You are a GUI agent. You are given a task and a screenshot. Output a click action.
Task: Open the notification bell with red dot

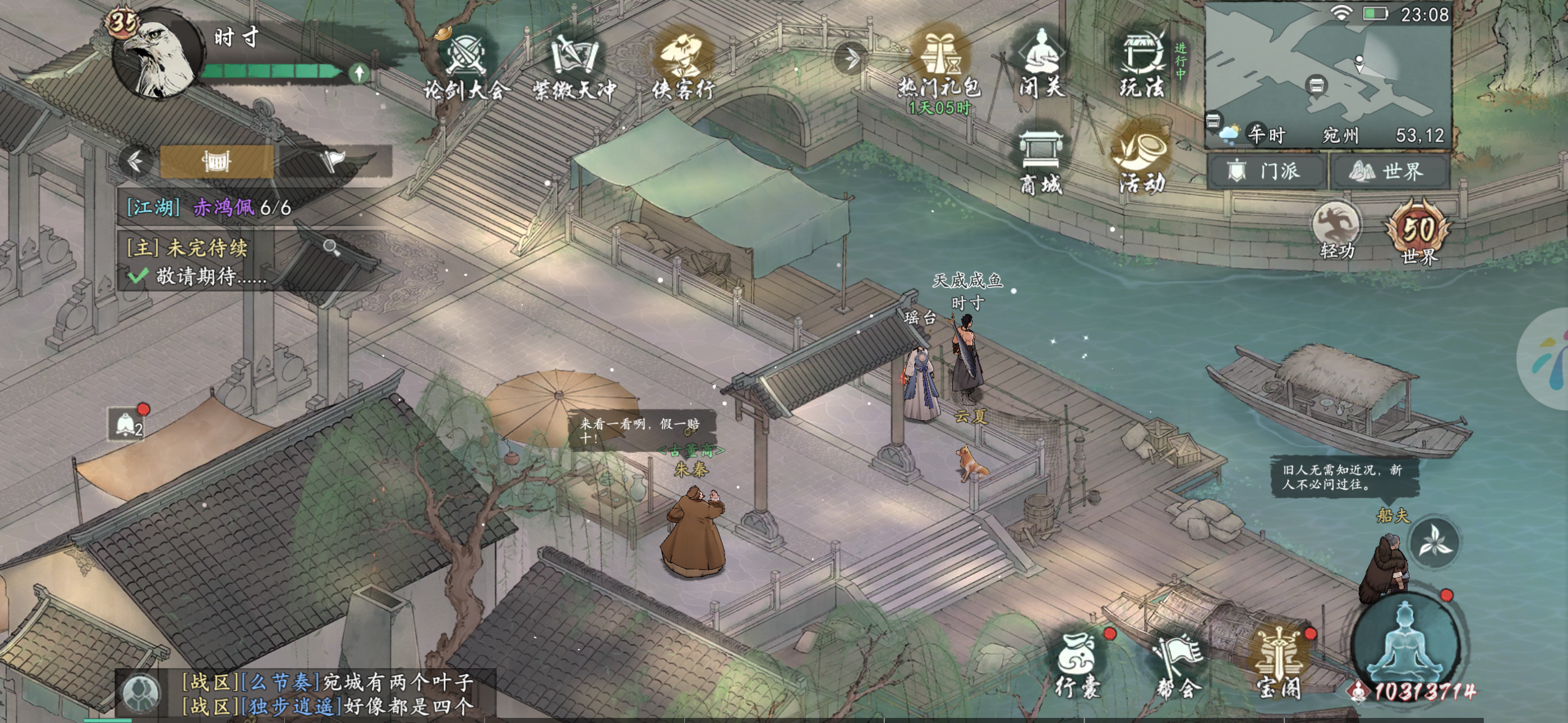click(127, 424)
